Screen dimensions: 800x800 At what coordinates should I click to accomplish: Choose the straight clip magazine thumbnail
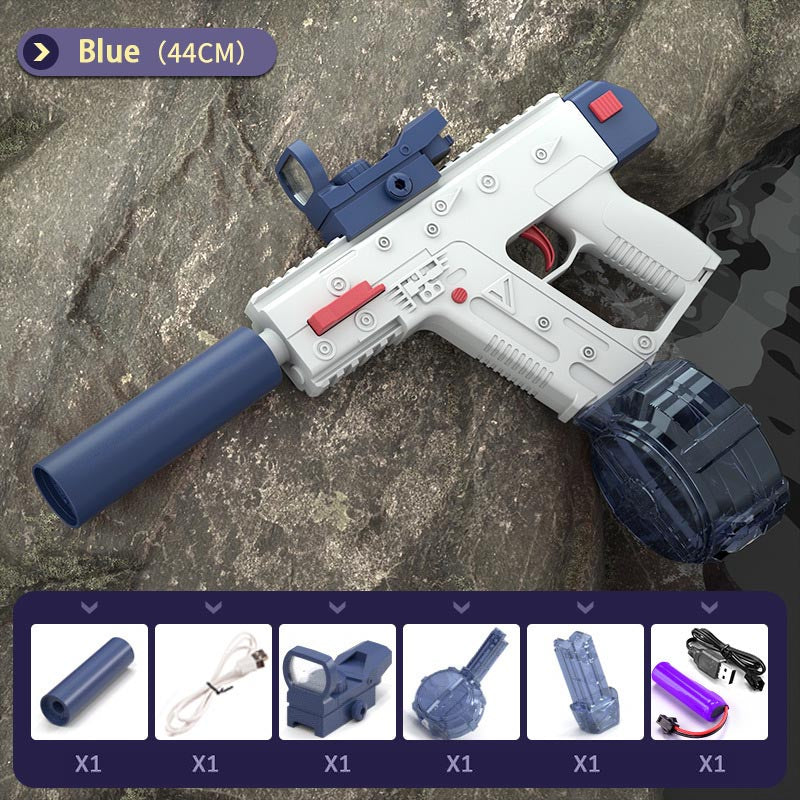coord(585,682)
